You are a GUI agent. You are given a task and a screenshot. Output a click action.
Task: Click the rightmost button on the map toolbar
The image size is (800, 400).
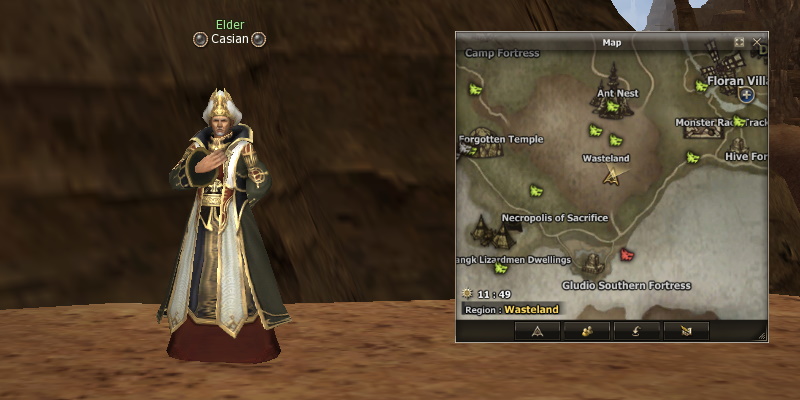pyautogui.click(x=685, y=331)
